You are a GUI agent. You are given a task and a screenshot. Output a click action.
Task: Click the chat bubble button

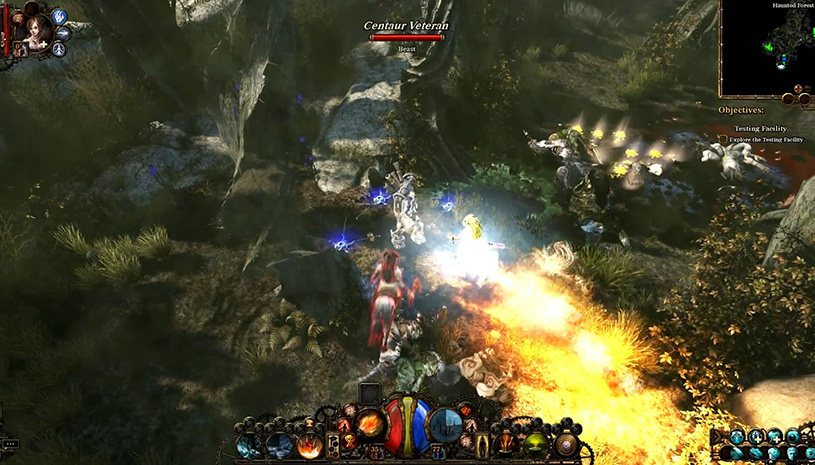tap(10, 443)
